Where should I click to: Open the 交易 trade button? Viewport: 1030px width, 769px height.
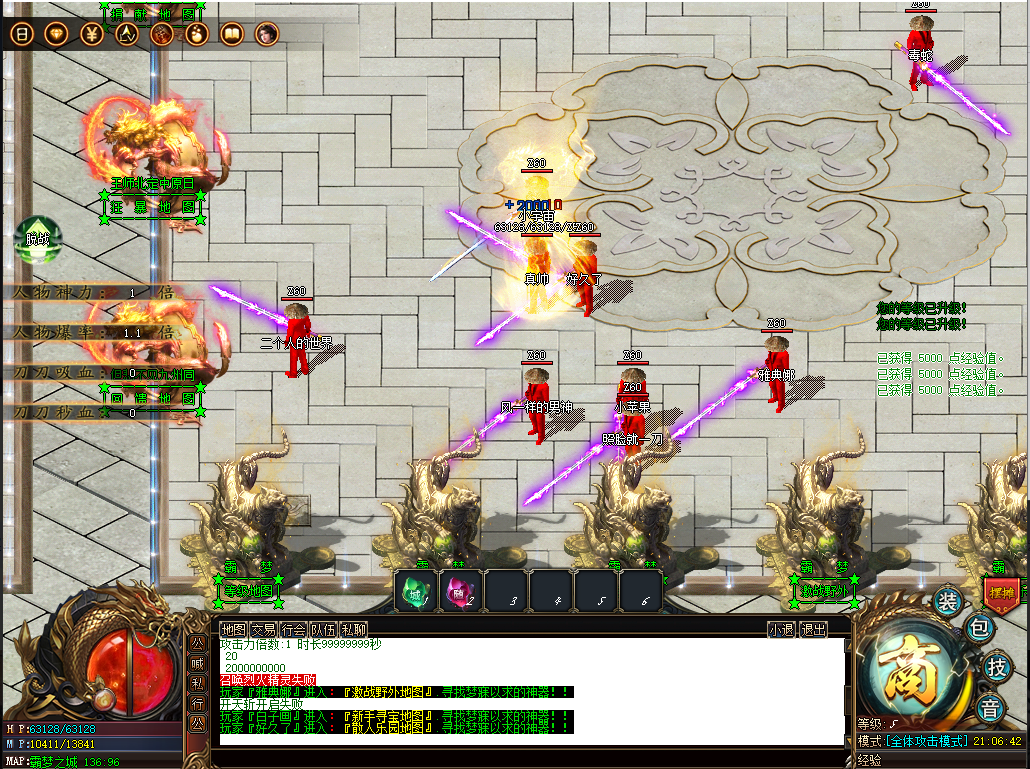(x=263, y=630)
